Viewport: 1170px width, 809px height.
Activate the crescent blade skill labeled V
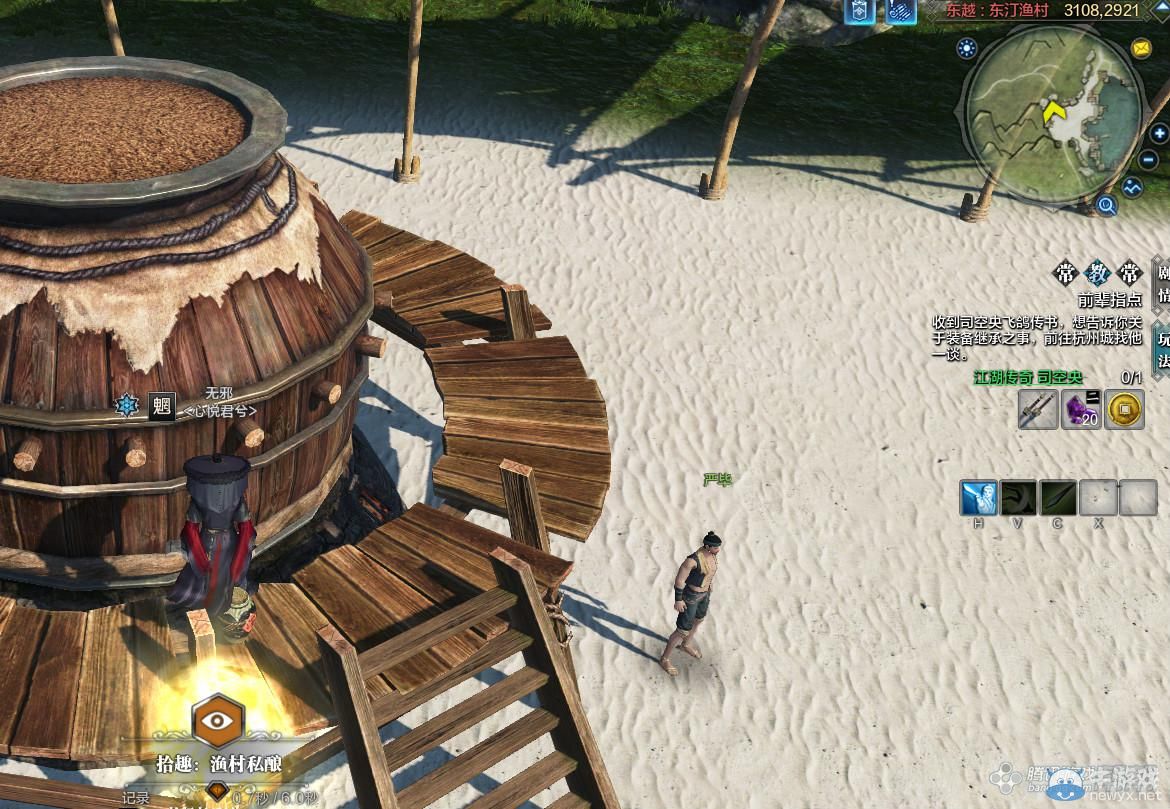(1019, 497)
